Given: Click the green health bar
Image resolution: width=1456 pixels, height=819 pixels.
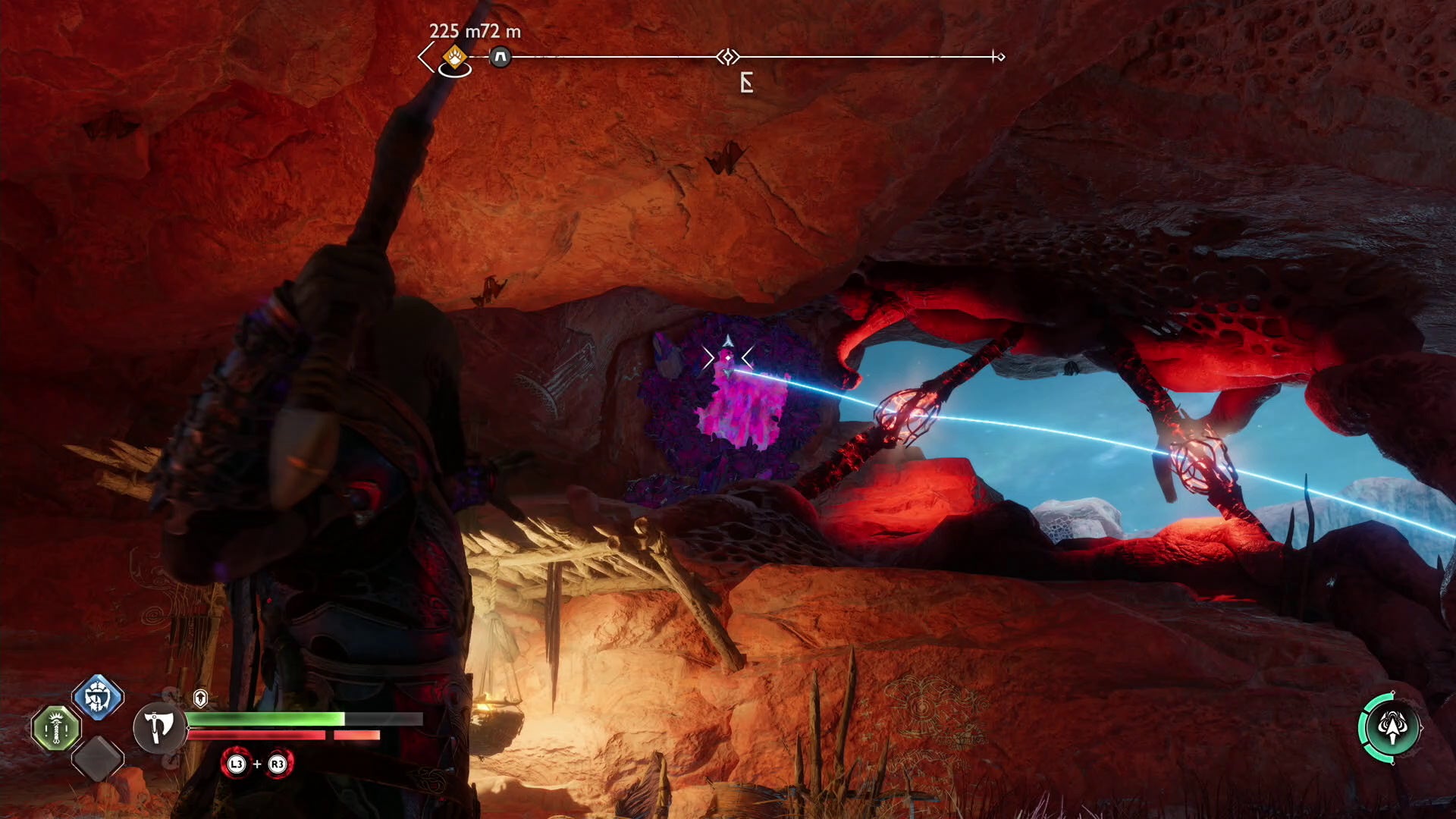Looking at the screenshot, I should (265, 719).
